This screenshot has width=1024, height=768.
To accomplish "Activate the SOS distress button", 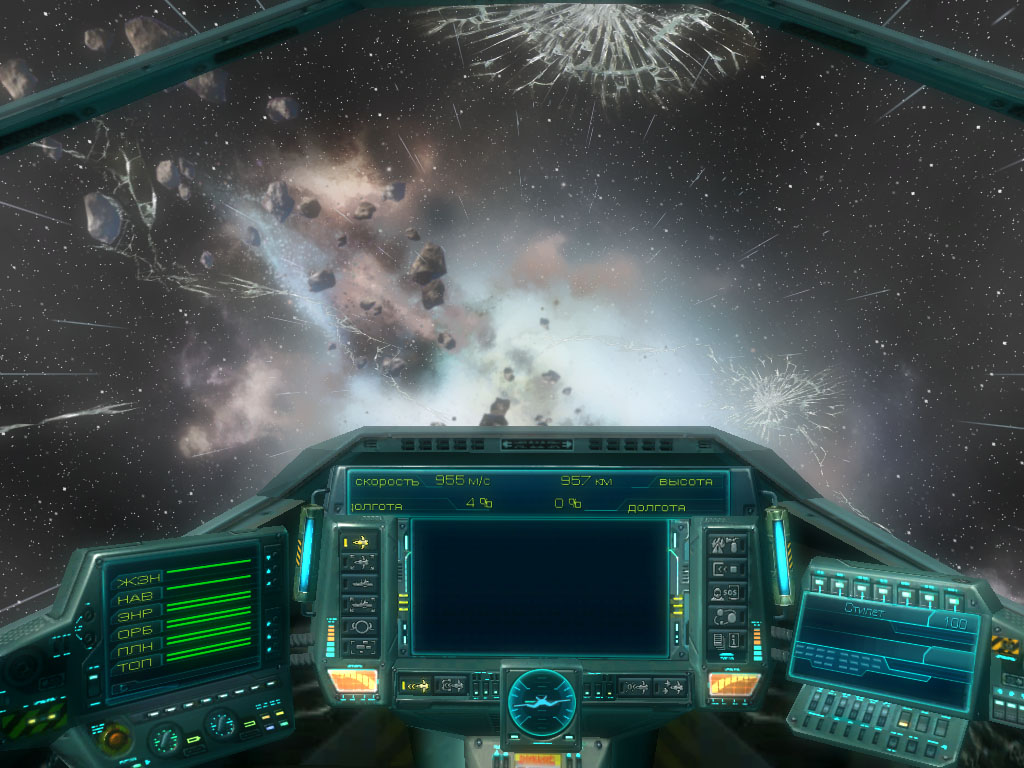I will pos(727,592).
